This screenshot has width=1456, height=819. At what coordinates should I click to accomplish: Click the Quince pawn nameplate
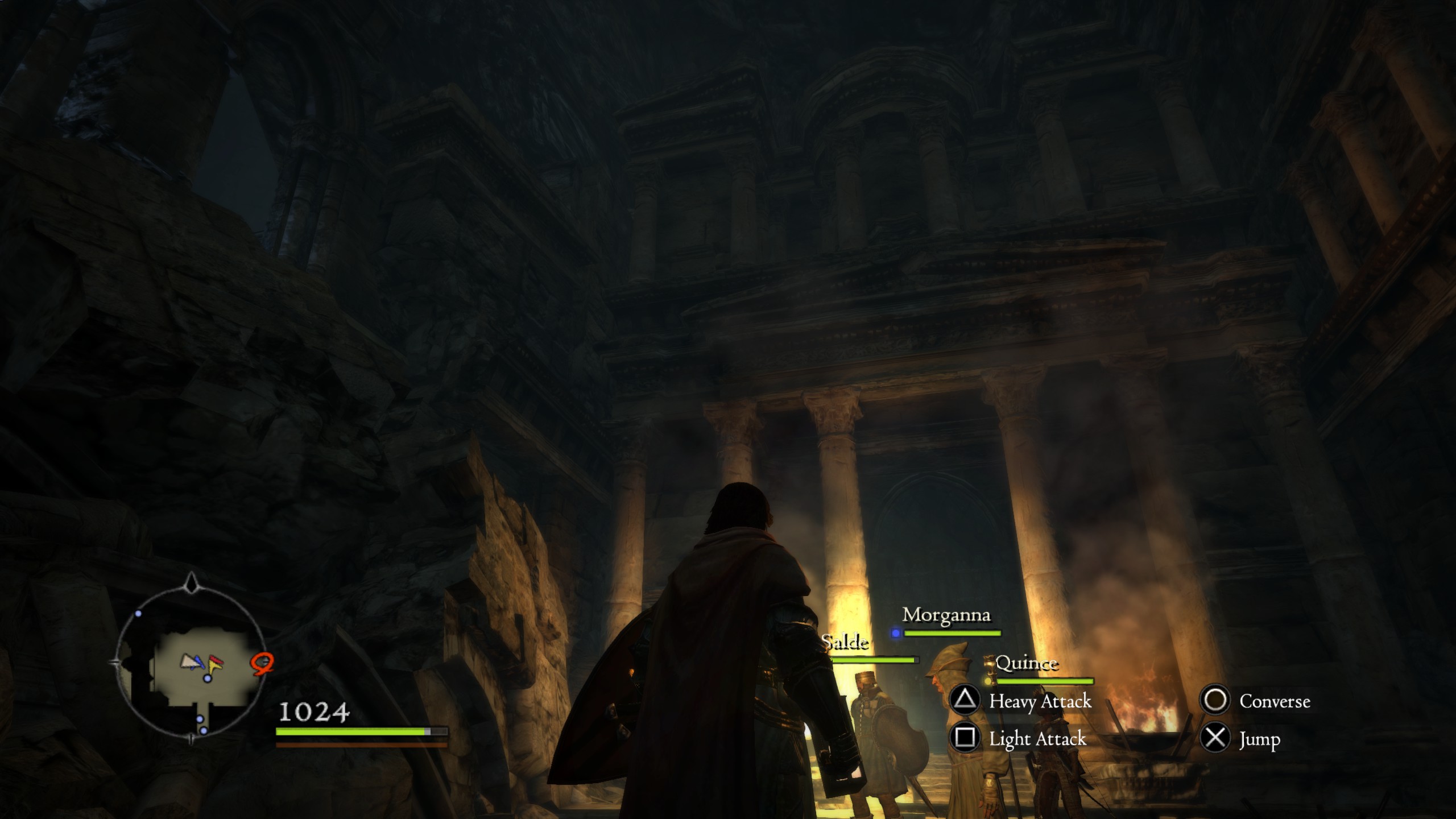(1027, 664)
